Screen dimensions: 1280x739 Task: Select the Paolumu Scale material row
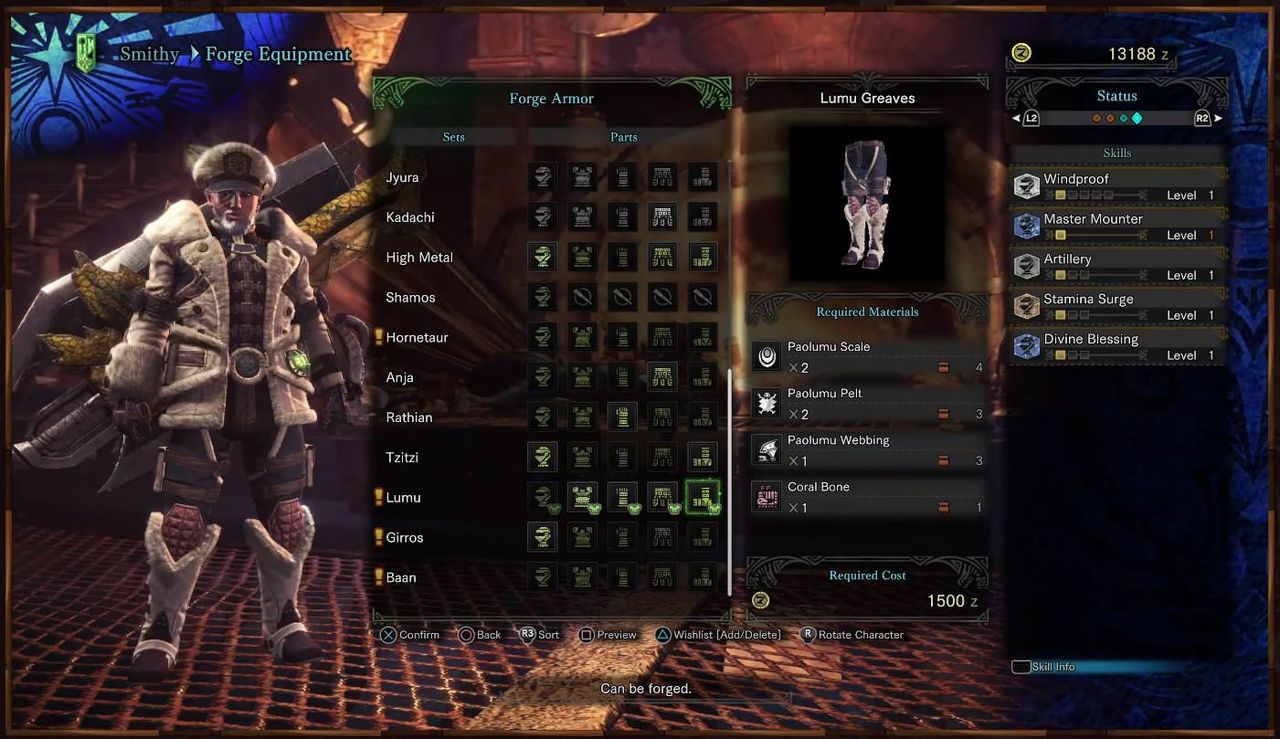click(867, 357)
